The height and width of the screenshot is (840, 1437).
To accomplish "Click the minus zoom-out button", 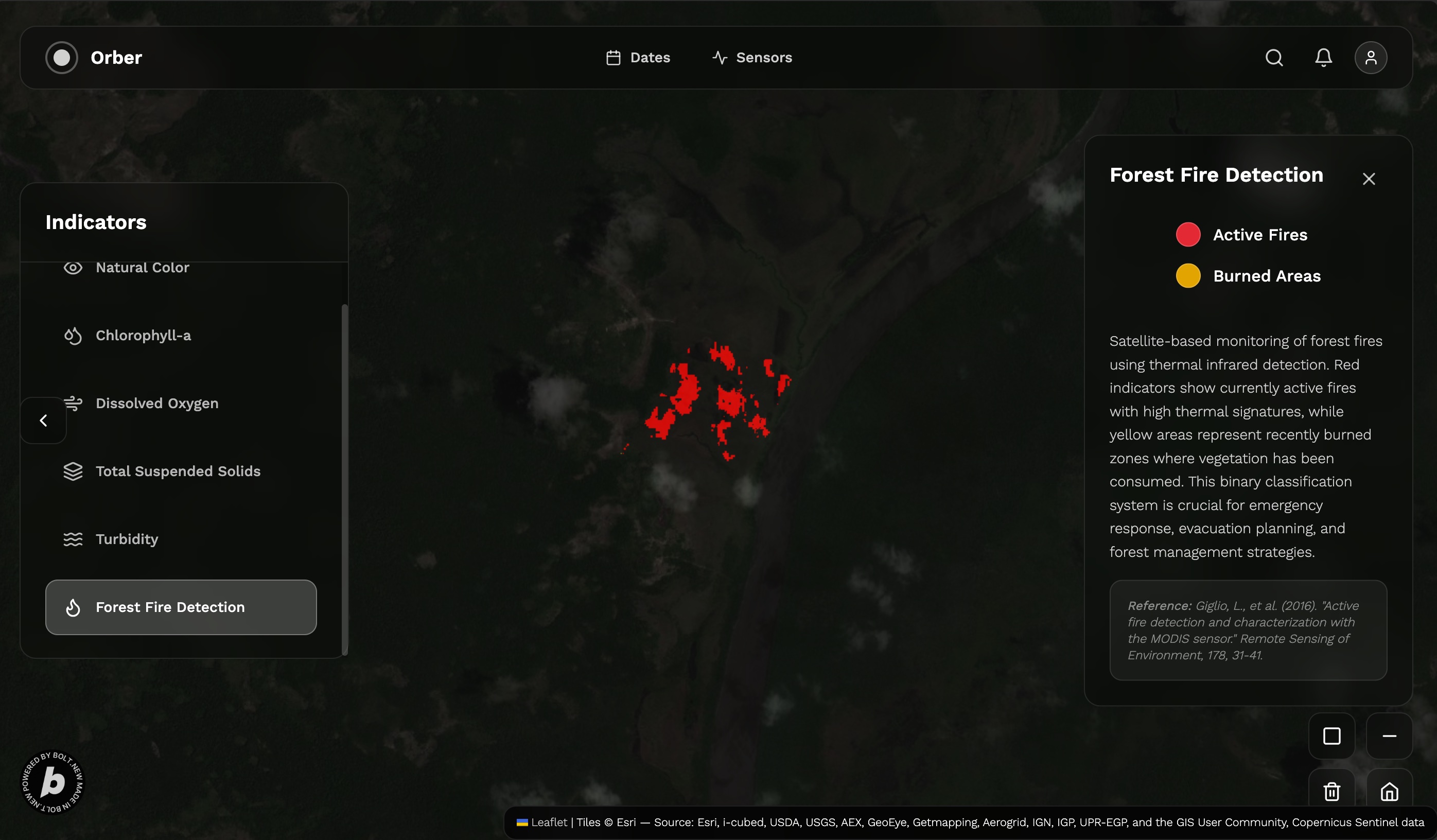I will point(1389,736).
